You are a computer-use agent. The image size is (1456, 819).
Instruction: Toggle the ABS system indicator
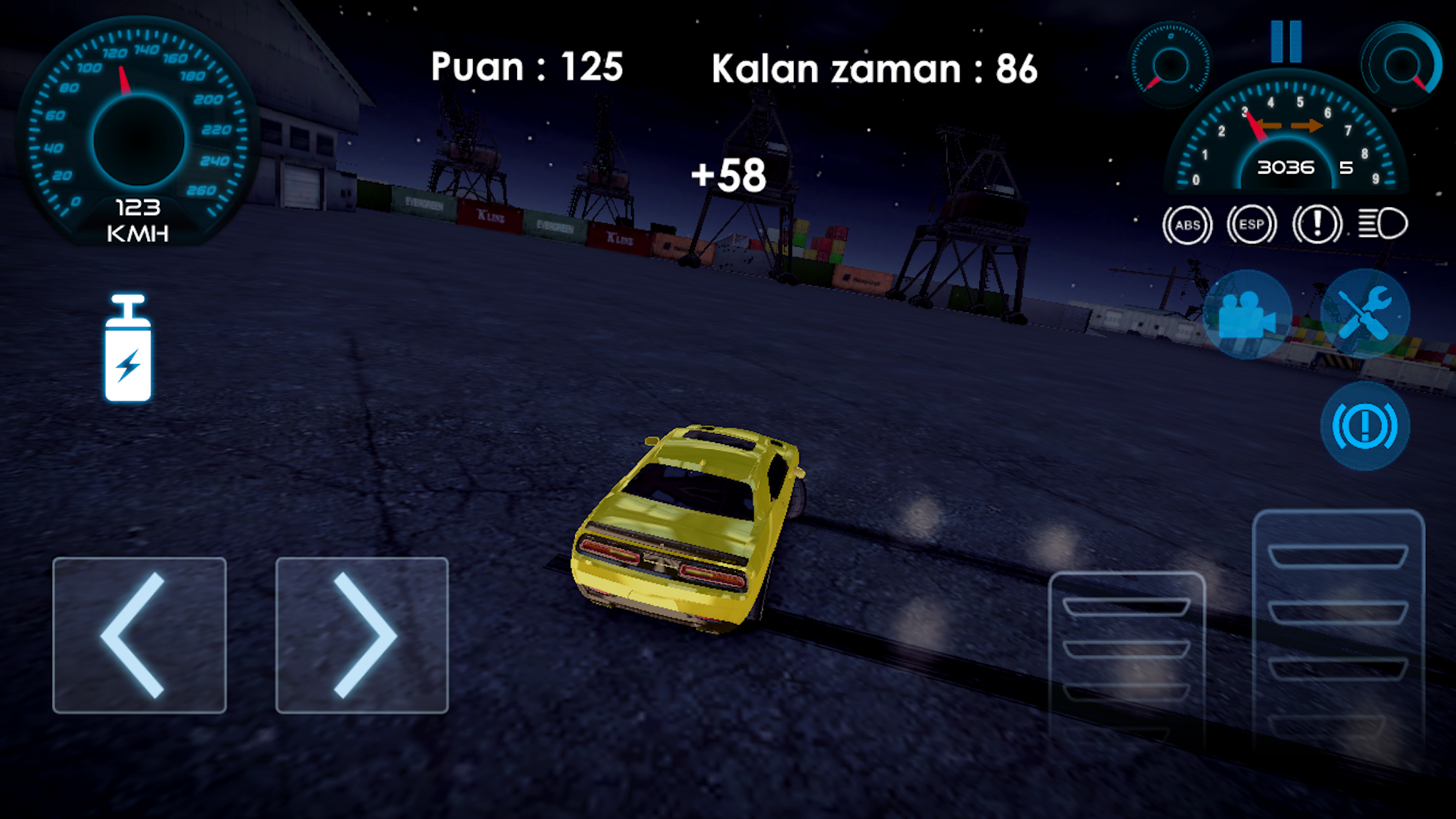[x=1187, y=224]
